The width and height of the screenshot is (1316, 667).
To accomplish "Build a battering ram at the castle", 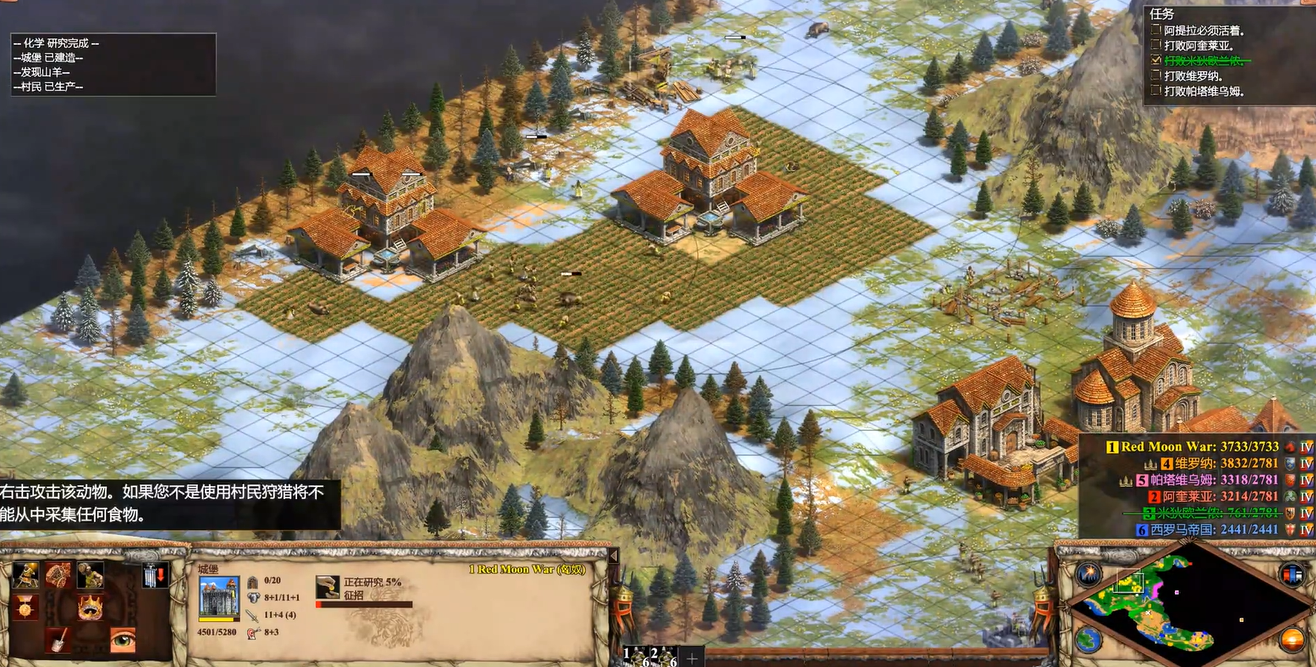I will [59, 575].
